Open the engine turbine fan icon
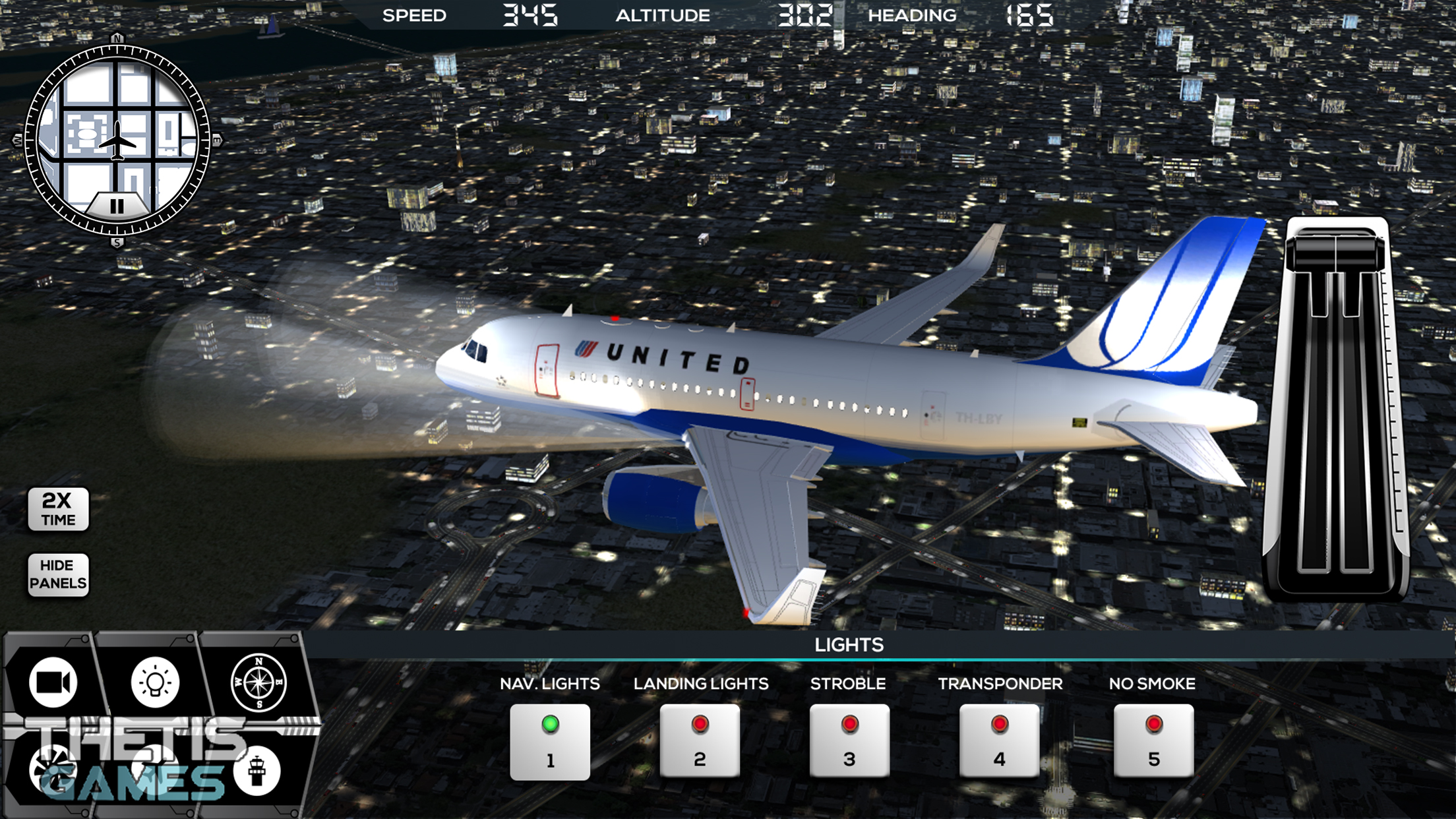The height and width of the screenshot is (819, 1456). pos(53,770)
